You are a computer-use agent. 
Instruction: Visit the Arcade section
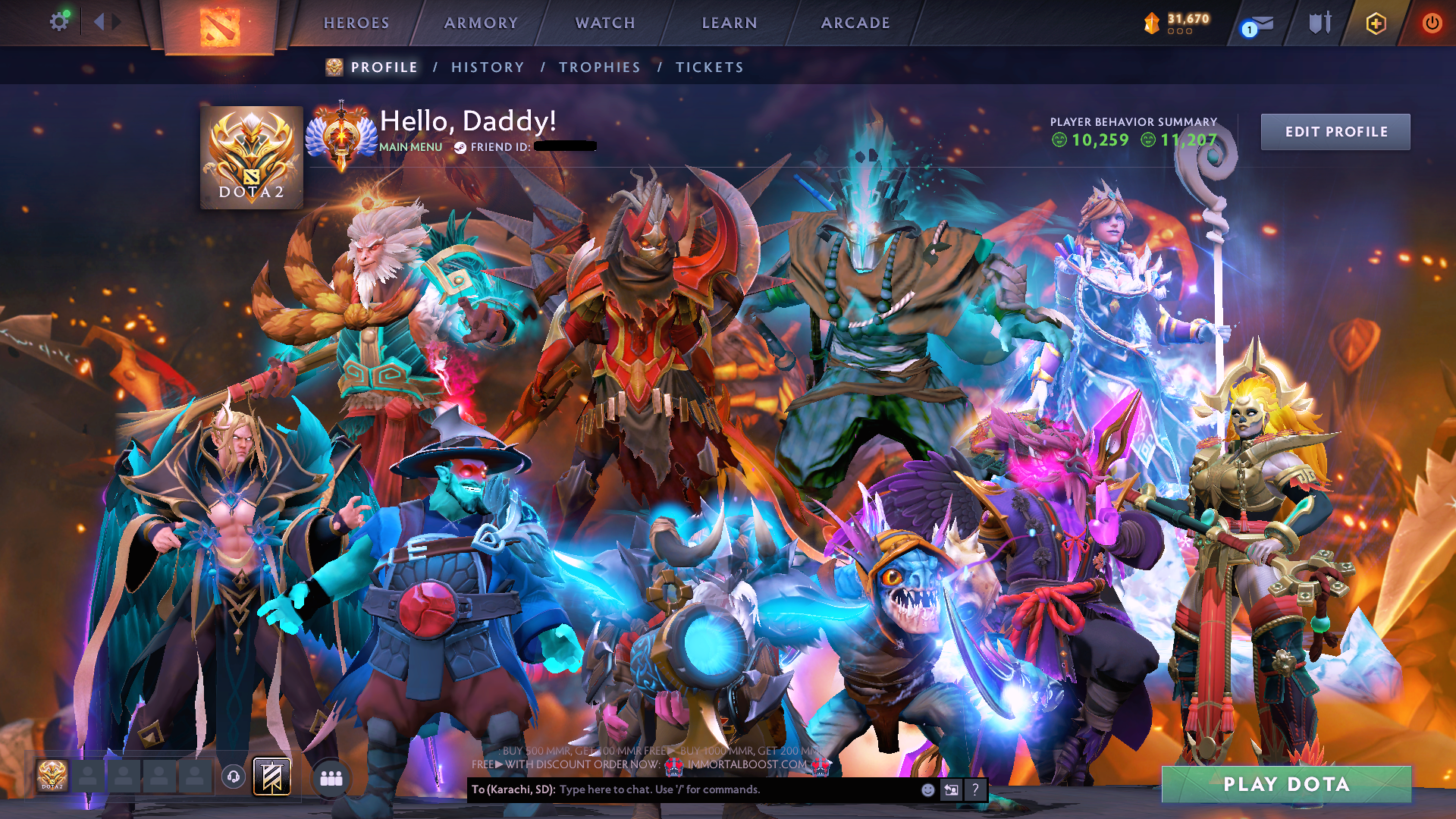coord(855,24)
